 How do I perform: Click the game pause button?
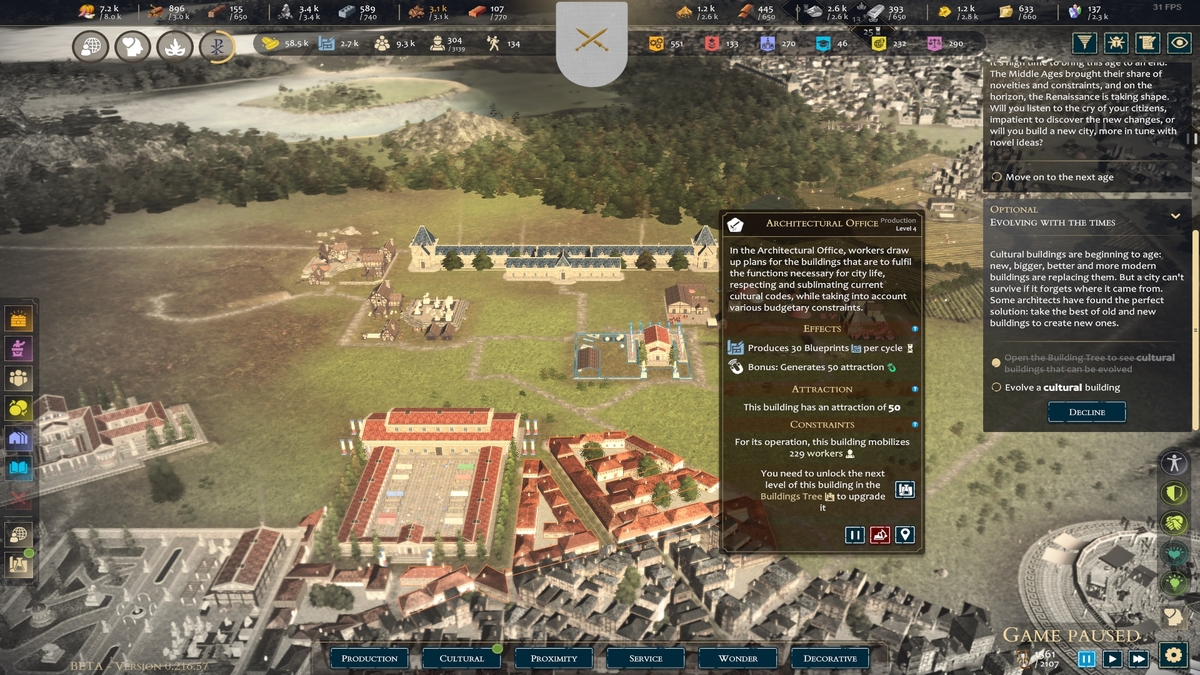1086,658
